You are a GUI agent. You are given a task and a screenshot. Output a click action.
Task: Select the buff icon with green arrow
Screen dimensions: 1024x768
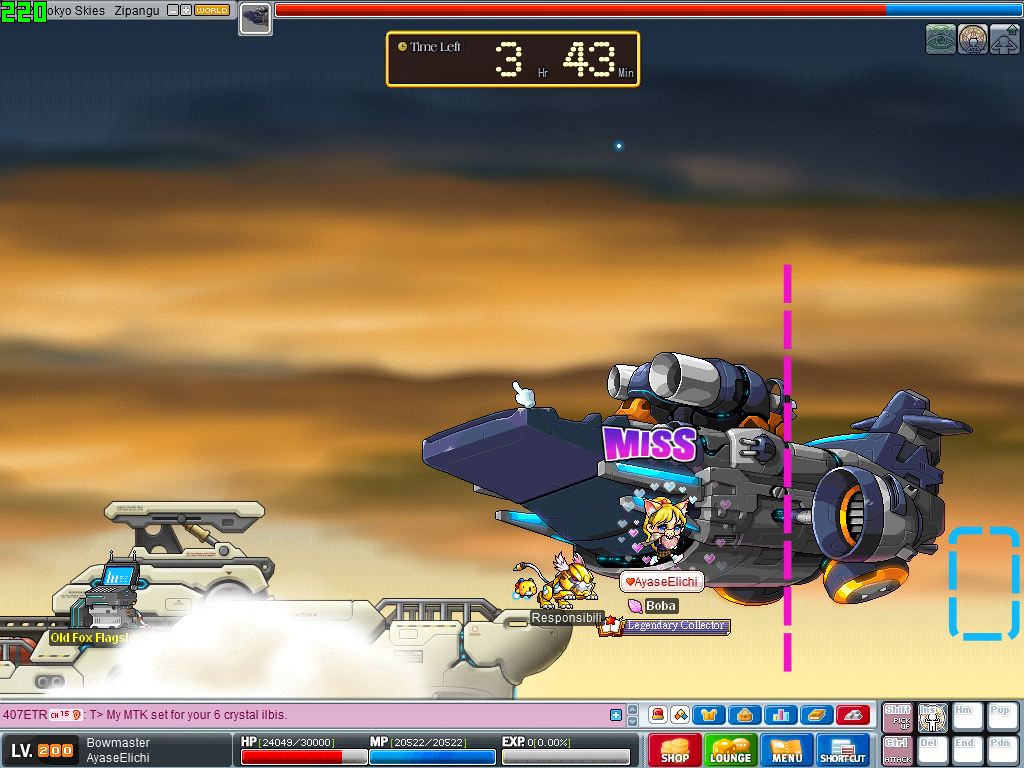pyautogui.click(x=1005, y=39)
